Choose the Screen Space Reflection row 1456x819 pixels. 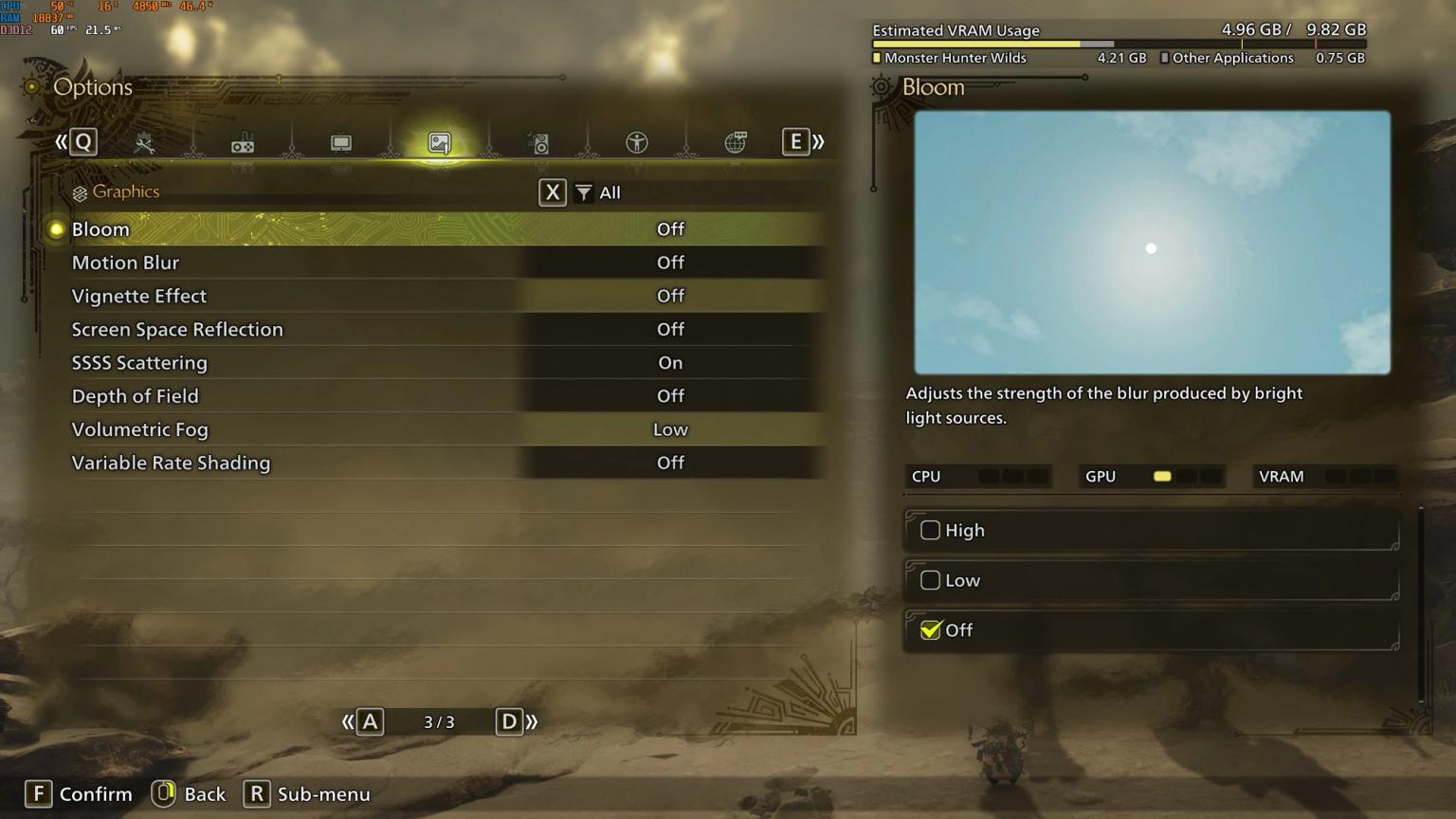tap(436, 329)
